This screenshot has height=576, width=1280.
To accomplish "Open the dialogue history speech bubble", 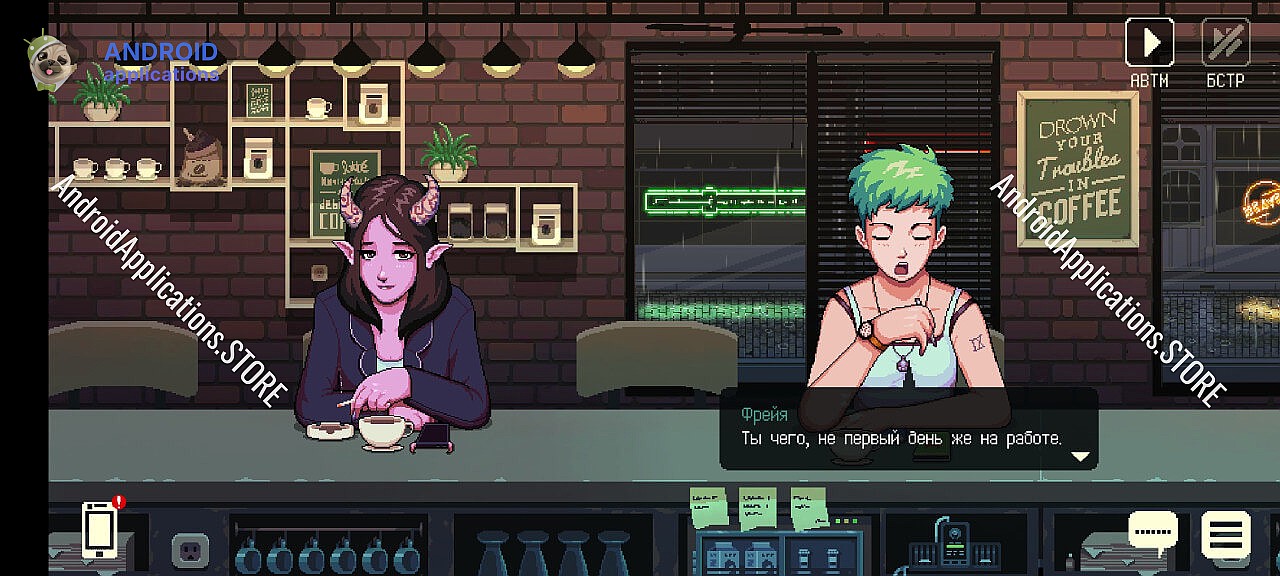I will 1152,533.
